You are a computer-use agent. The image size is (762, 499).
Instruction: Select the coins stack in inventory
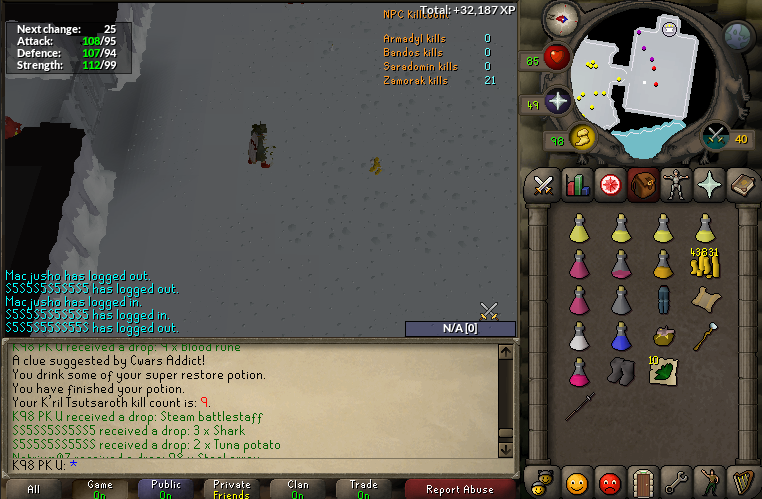click(x=705, y=263)
